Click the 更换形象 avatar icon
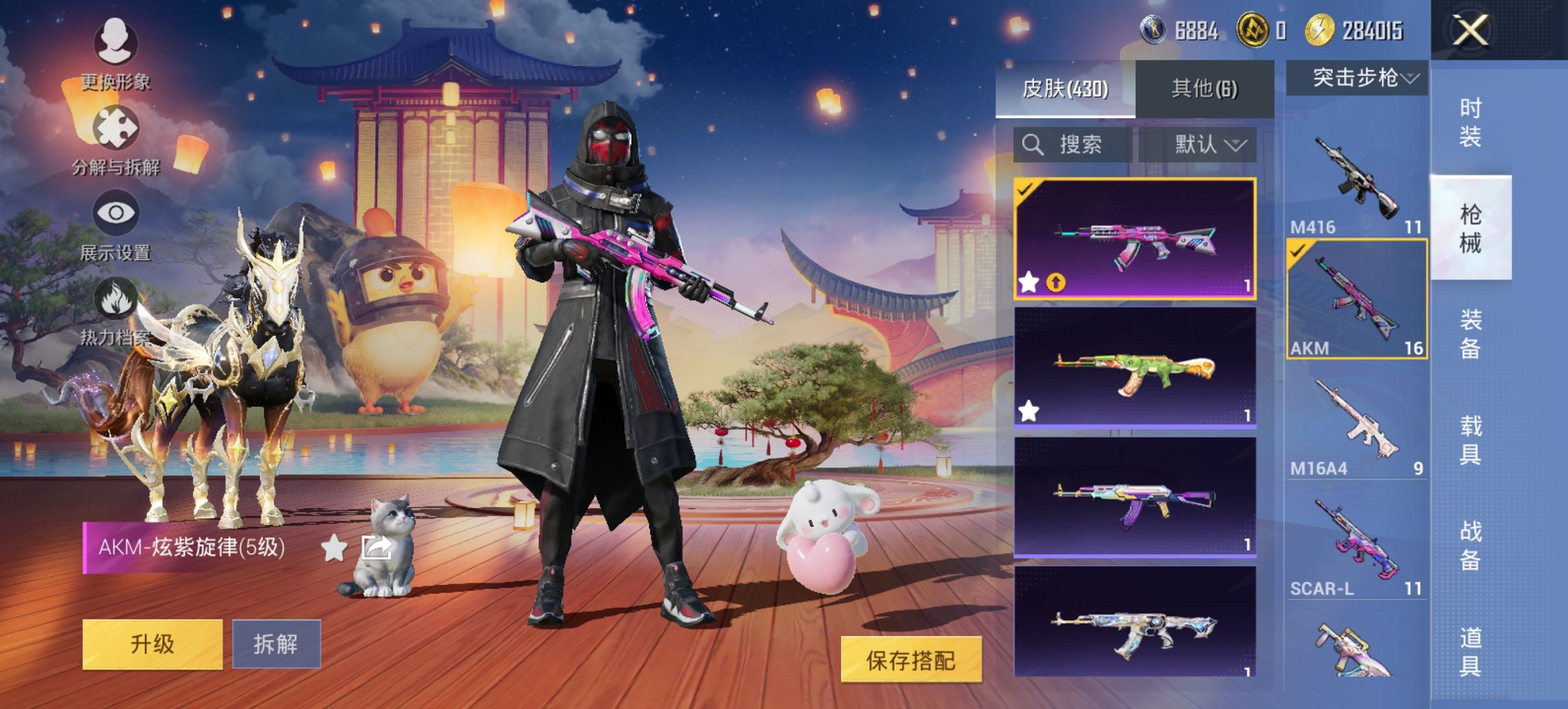This screenshot has height=709, width=1568. (x=116, y=43)
